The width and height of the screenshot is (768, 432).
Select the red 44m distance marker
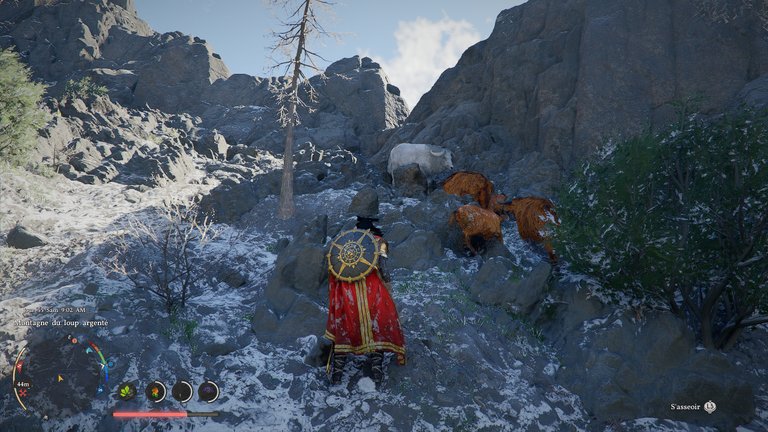click(22, 384)
